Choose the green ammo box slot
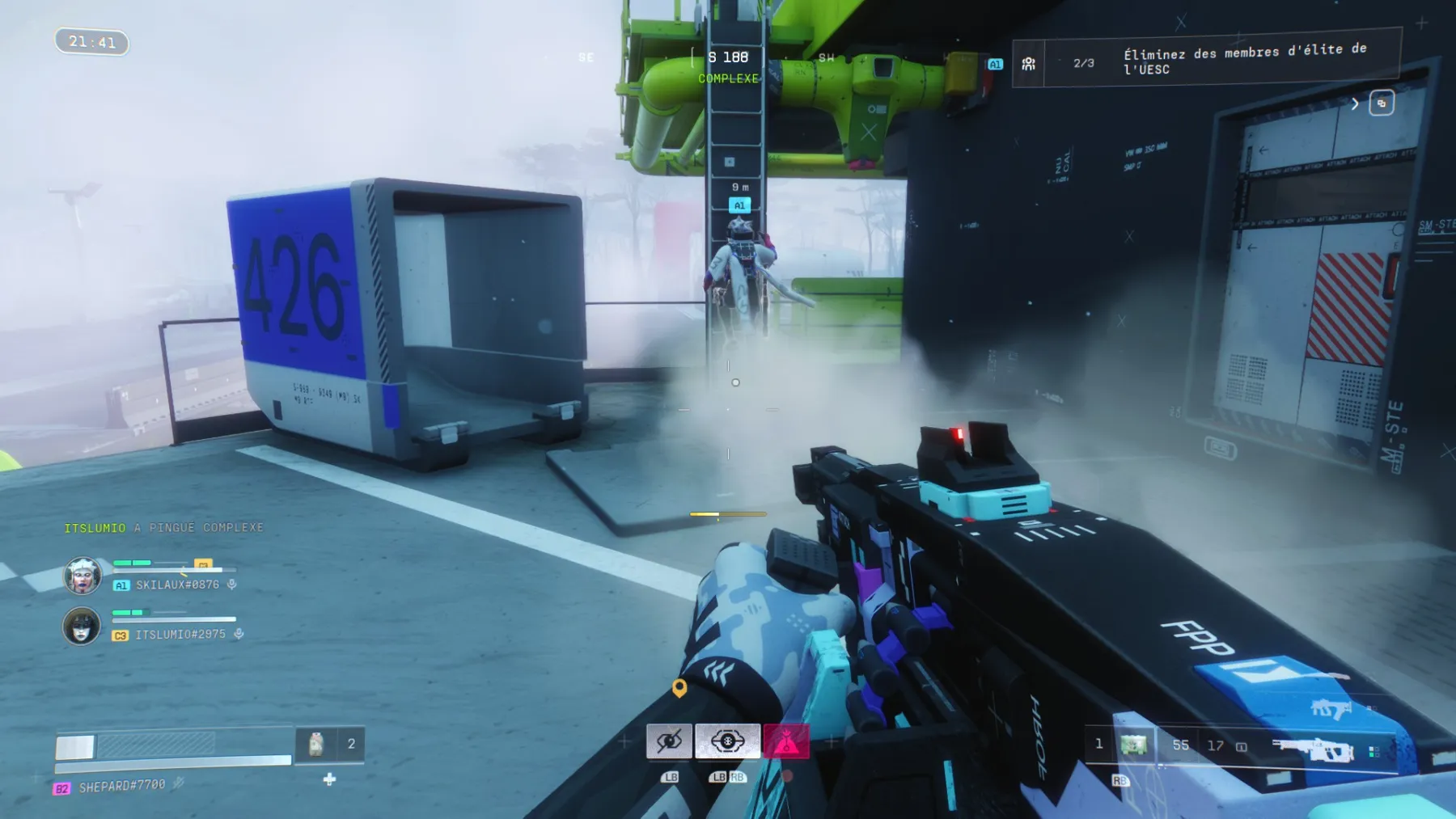The width and height of the screenshot is (1456, 819). click(1133, 745)
